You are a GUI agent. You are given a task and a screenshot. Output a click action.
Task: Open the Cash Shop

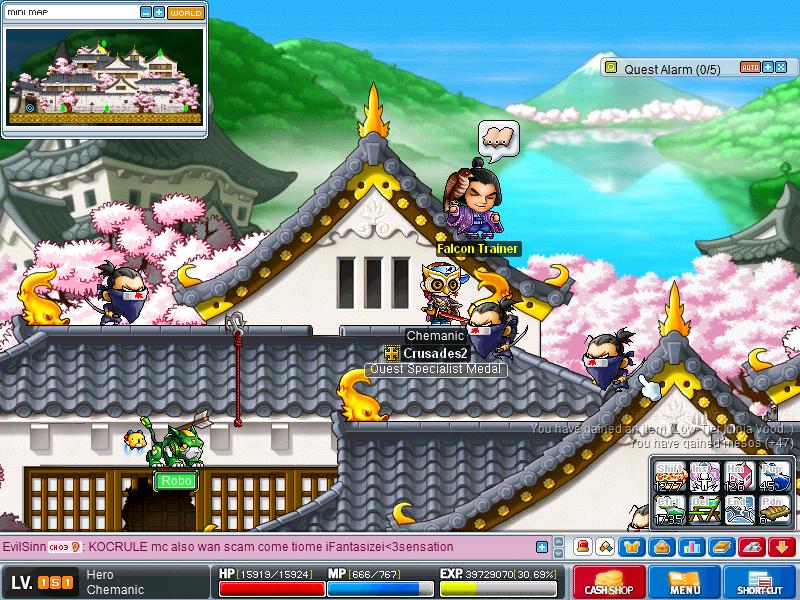pos(607,582)
